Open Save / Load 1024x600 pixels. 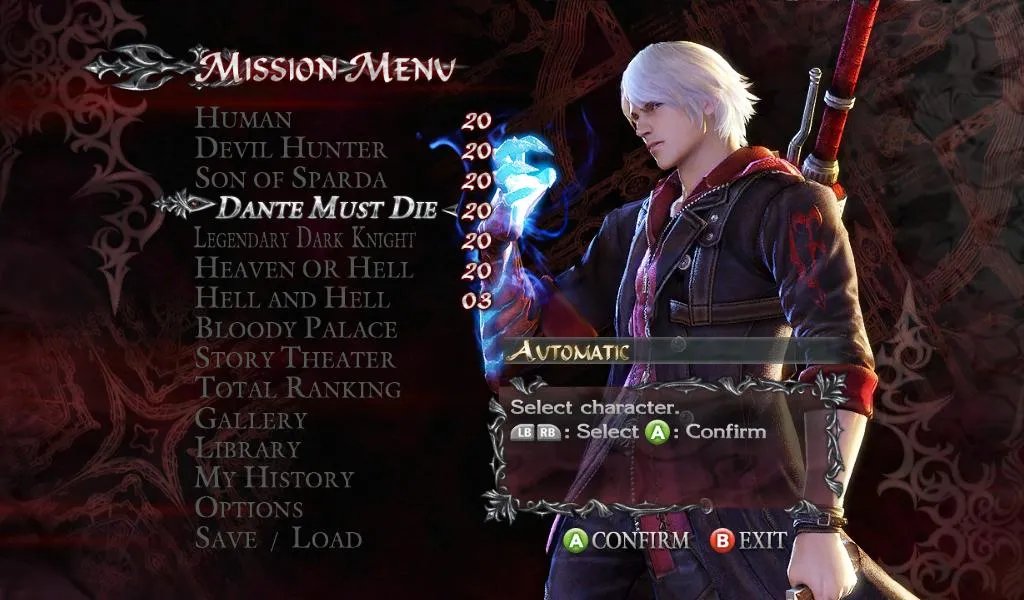[278, 538]
